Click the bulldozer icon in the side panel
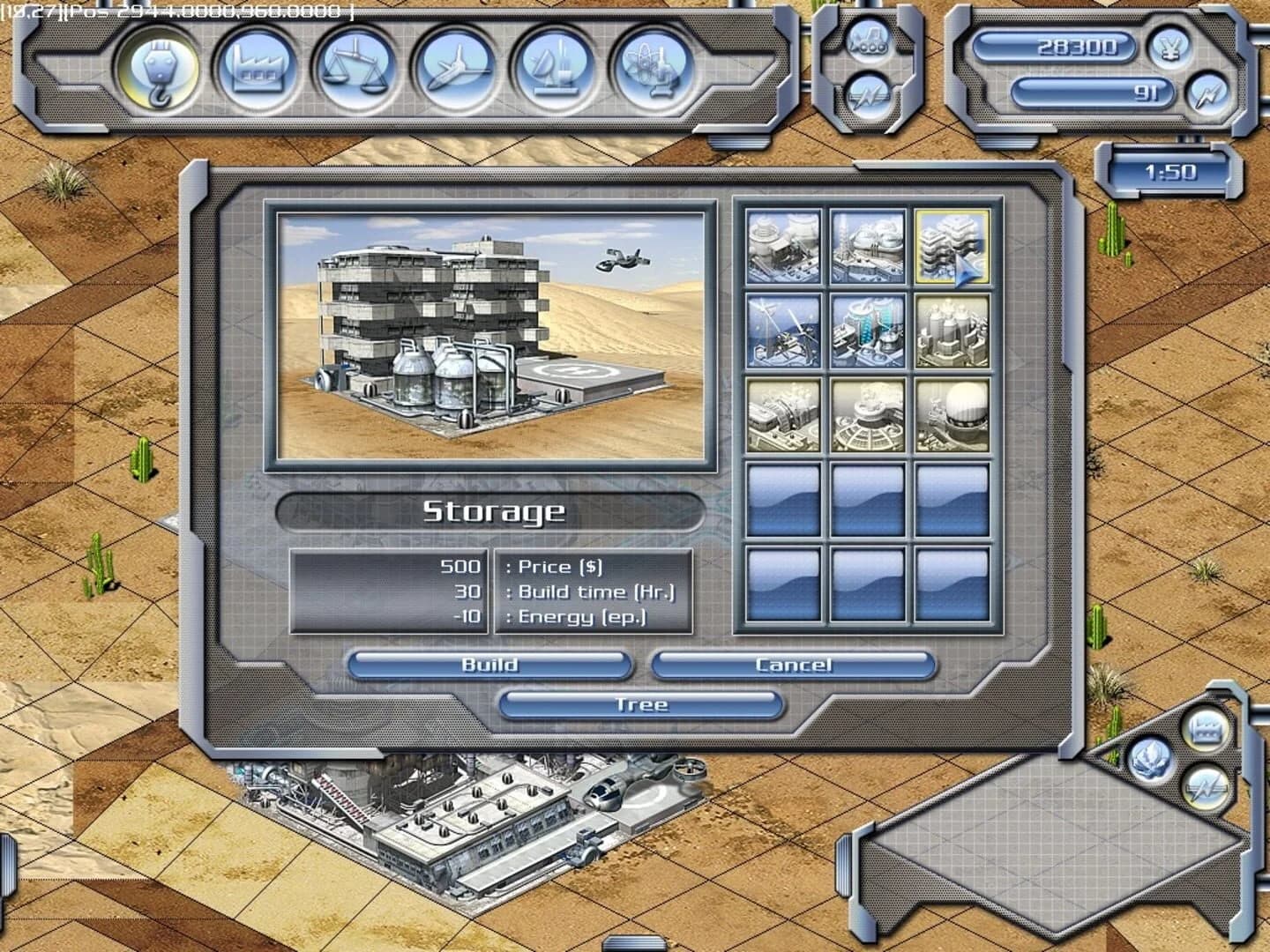 point(870,41)
